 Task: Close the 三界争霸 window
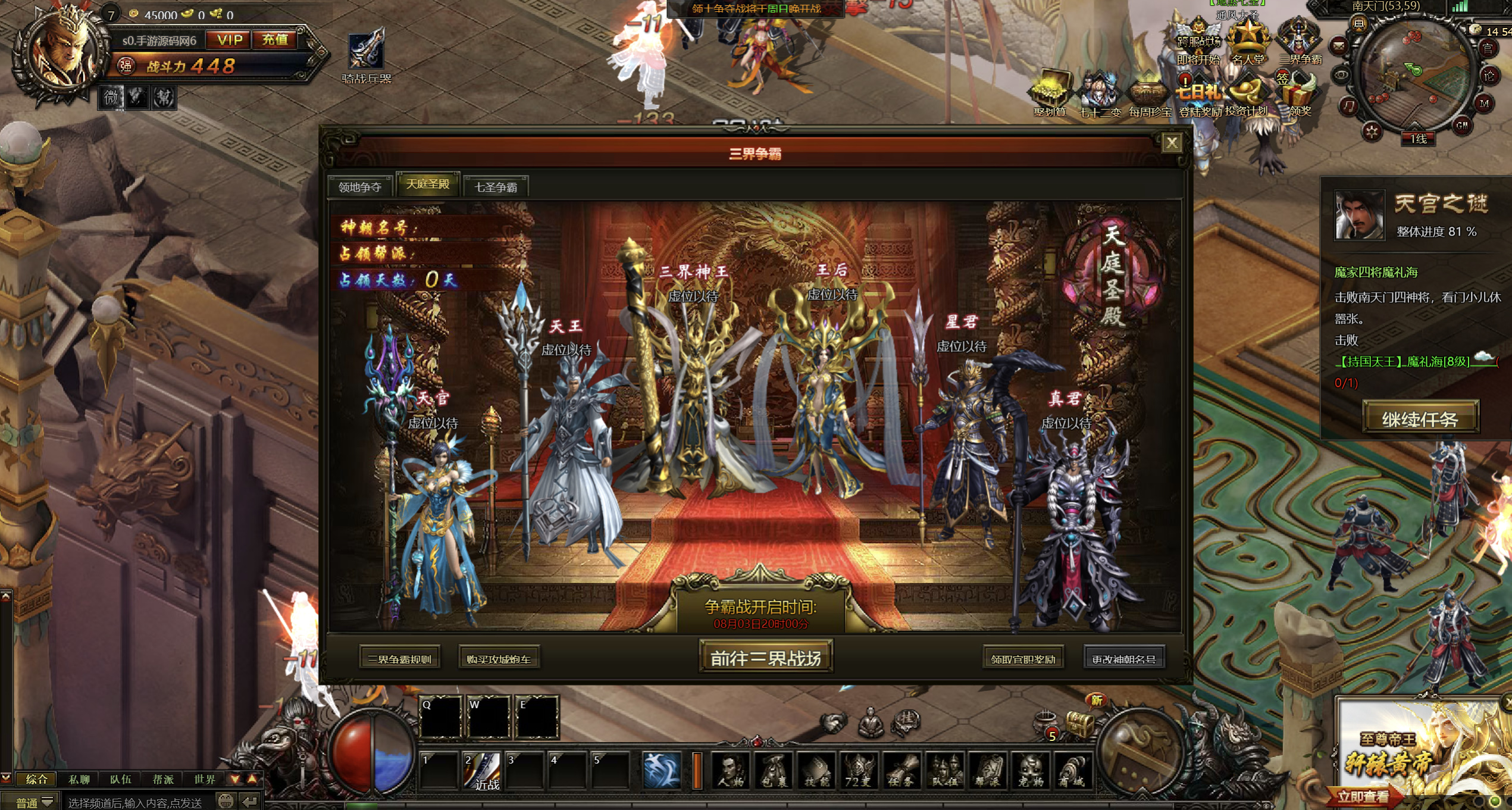coord(1171,143)
